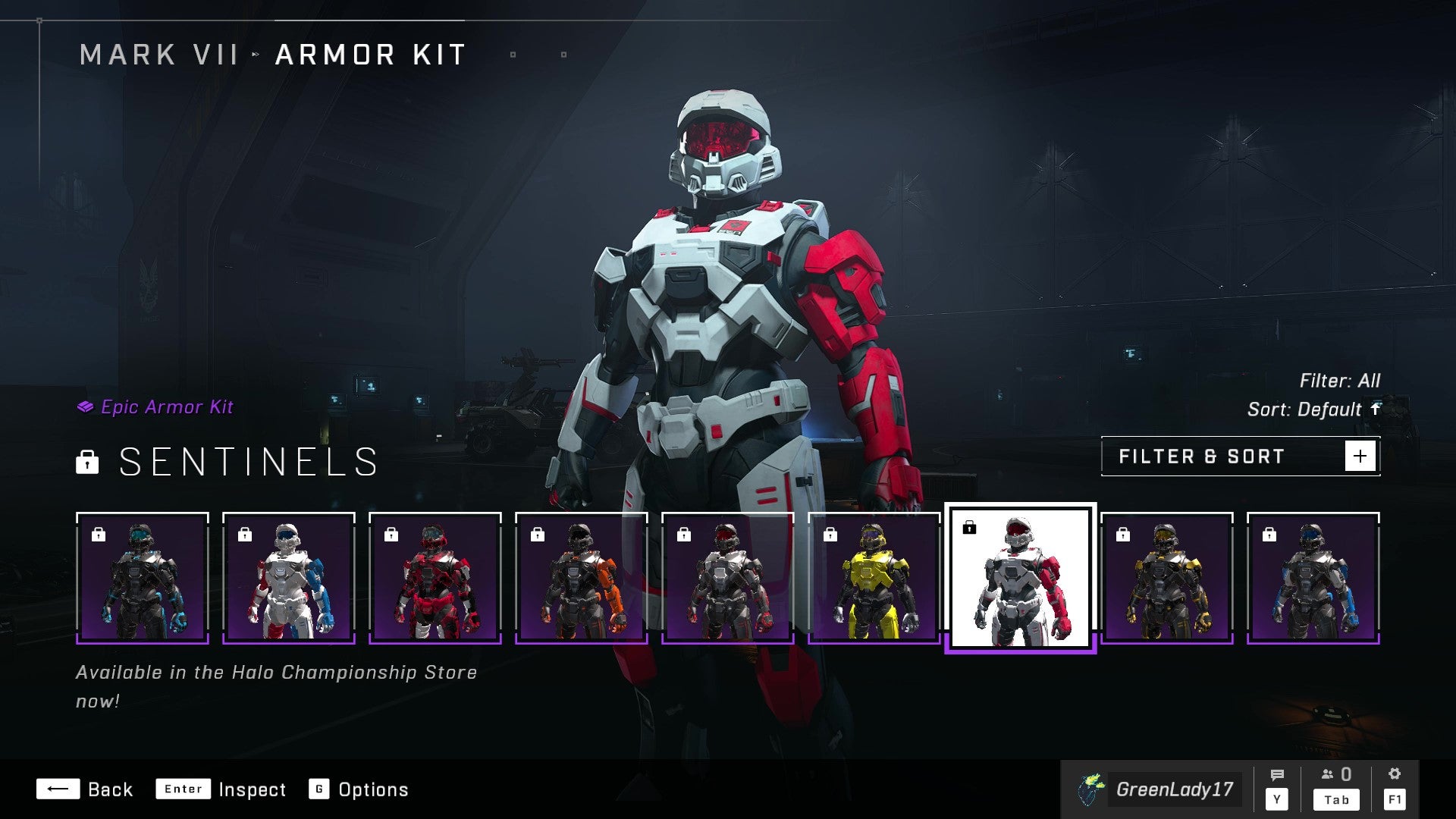The height and width of the screenshot is (819, 1456).
Task: Open the Filter: All dropdown
Action: 1341,381
